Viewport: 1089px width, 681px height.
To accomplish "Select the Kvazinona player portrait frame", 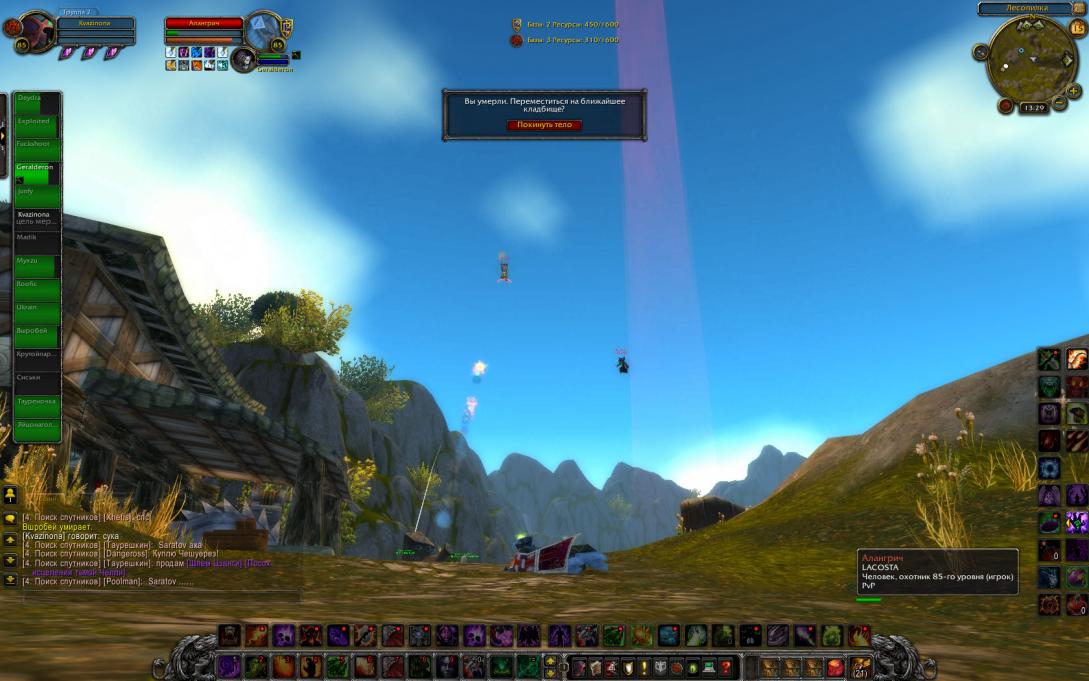I will [x=36, y=33].
